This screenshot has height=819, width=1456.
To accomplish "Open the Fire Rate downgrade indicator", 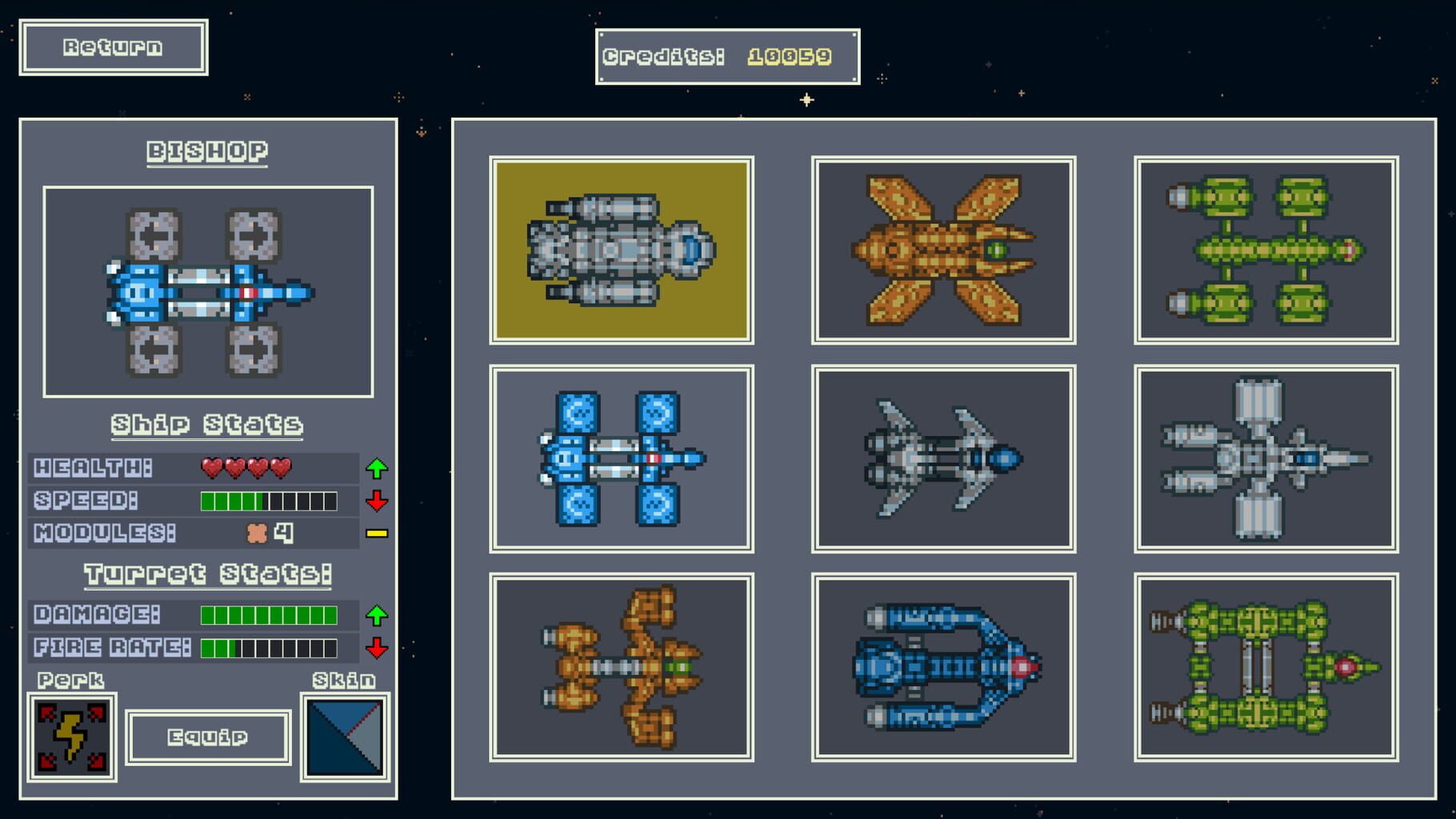I will [x=377, y=649].
